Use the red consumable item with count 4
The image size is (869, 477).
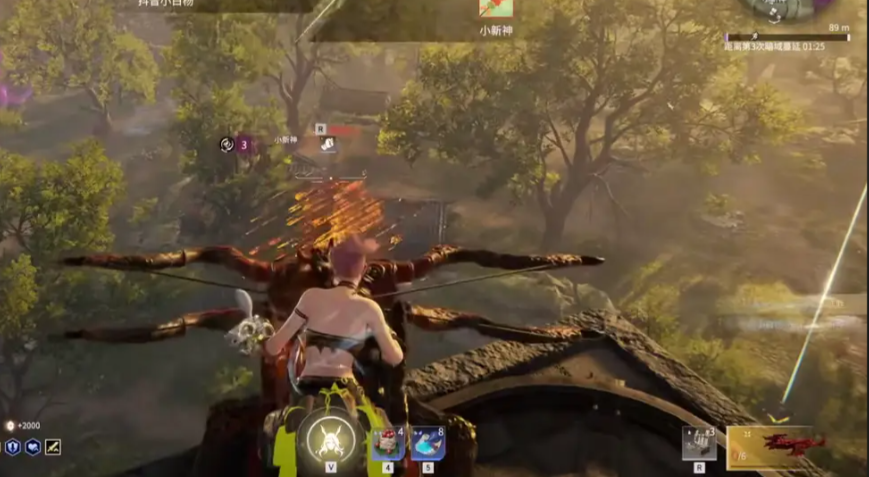click(387, 443)
